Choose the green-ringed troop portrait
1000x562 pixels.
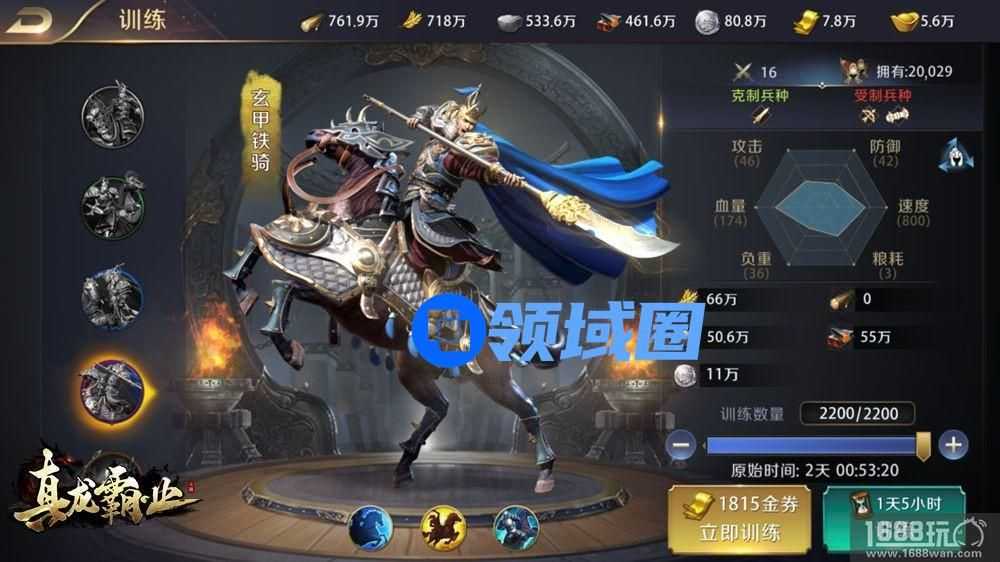click(112, 205)
